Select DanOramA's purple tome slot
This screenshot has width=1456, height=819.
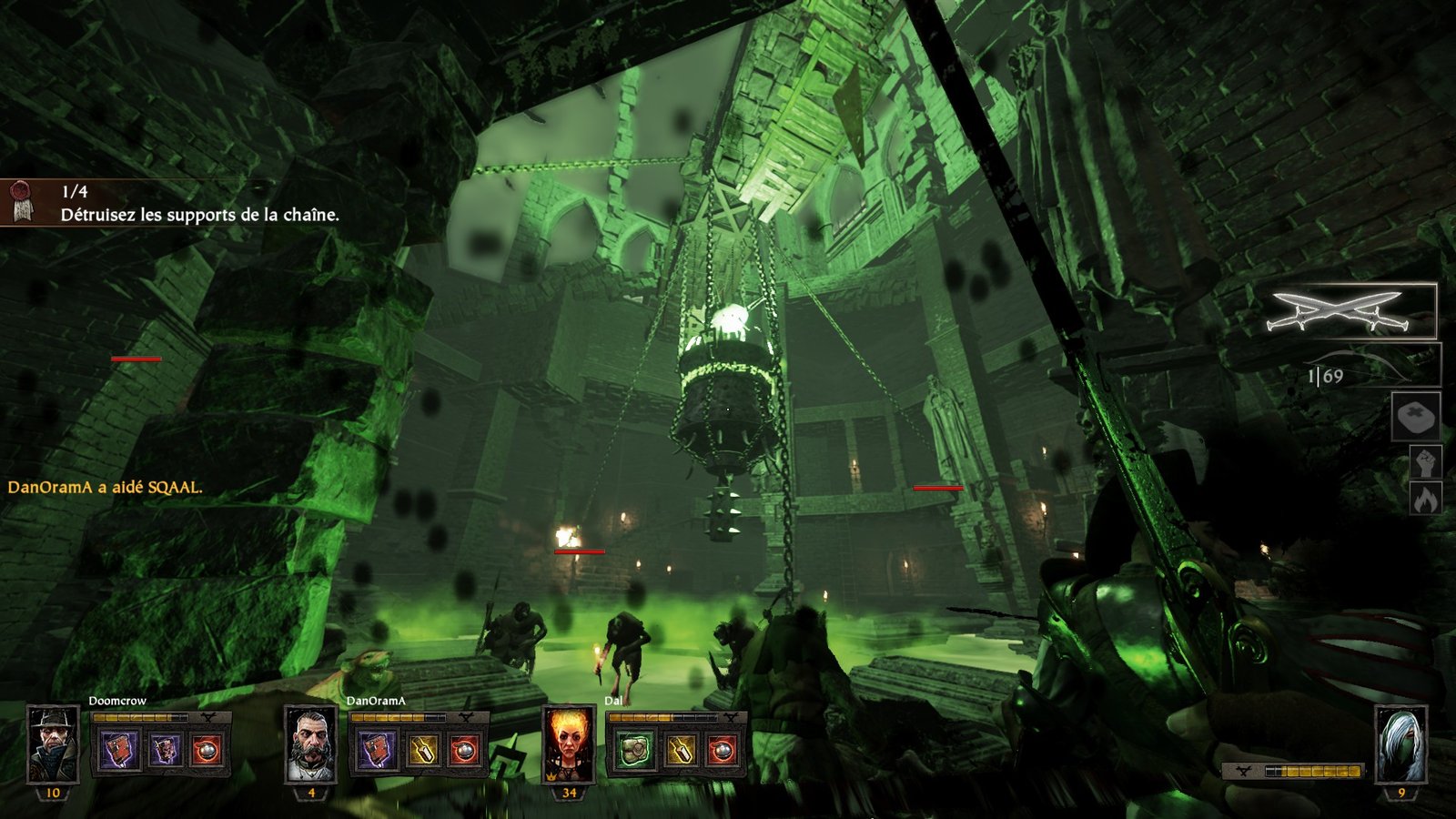click(378, 751)
